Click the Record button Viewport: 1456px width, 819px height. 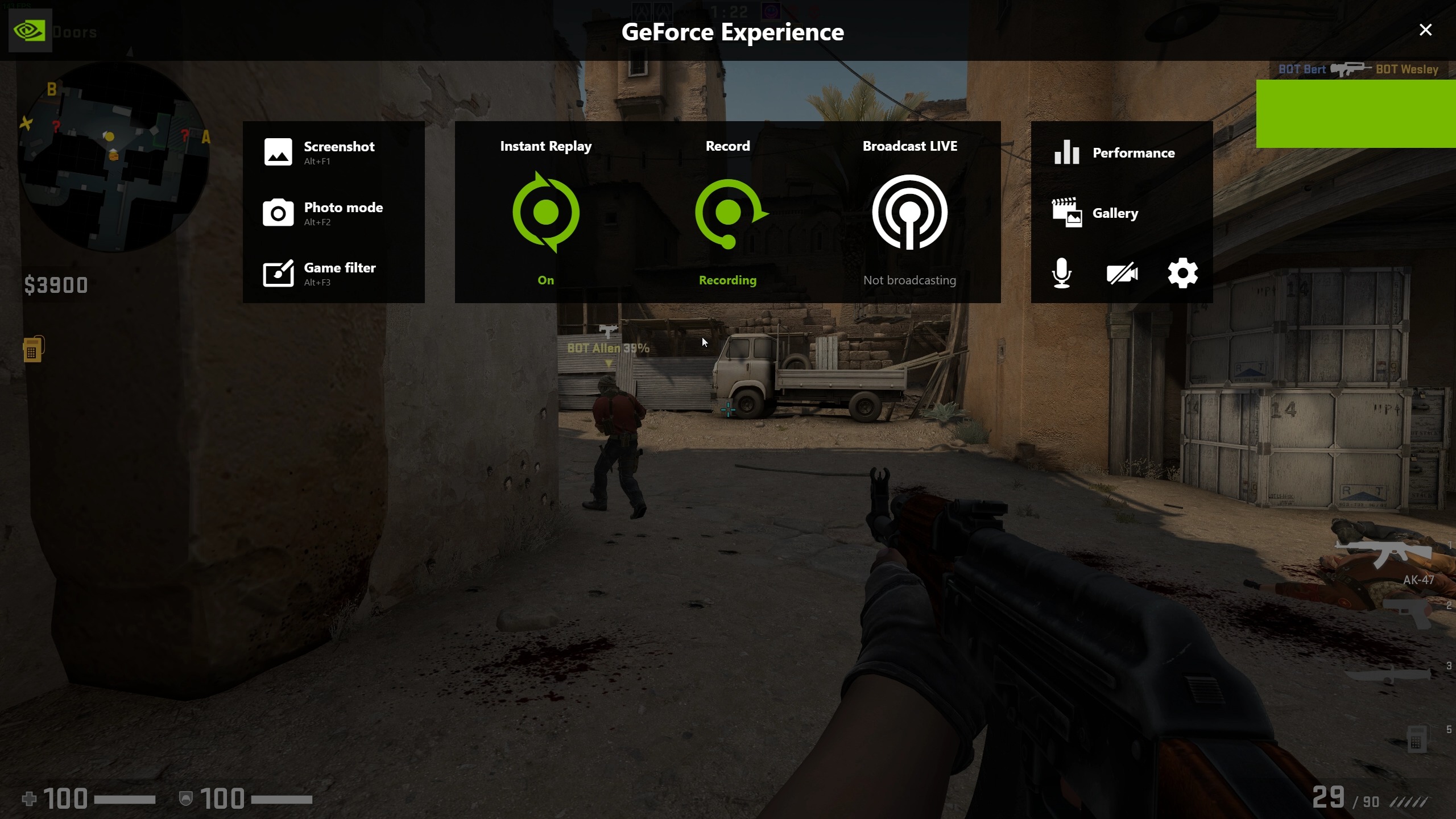click(728, 213)
